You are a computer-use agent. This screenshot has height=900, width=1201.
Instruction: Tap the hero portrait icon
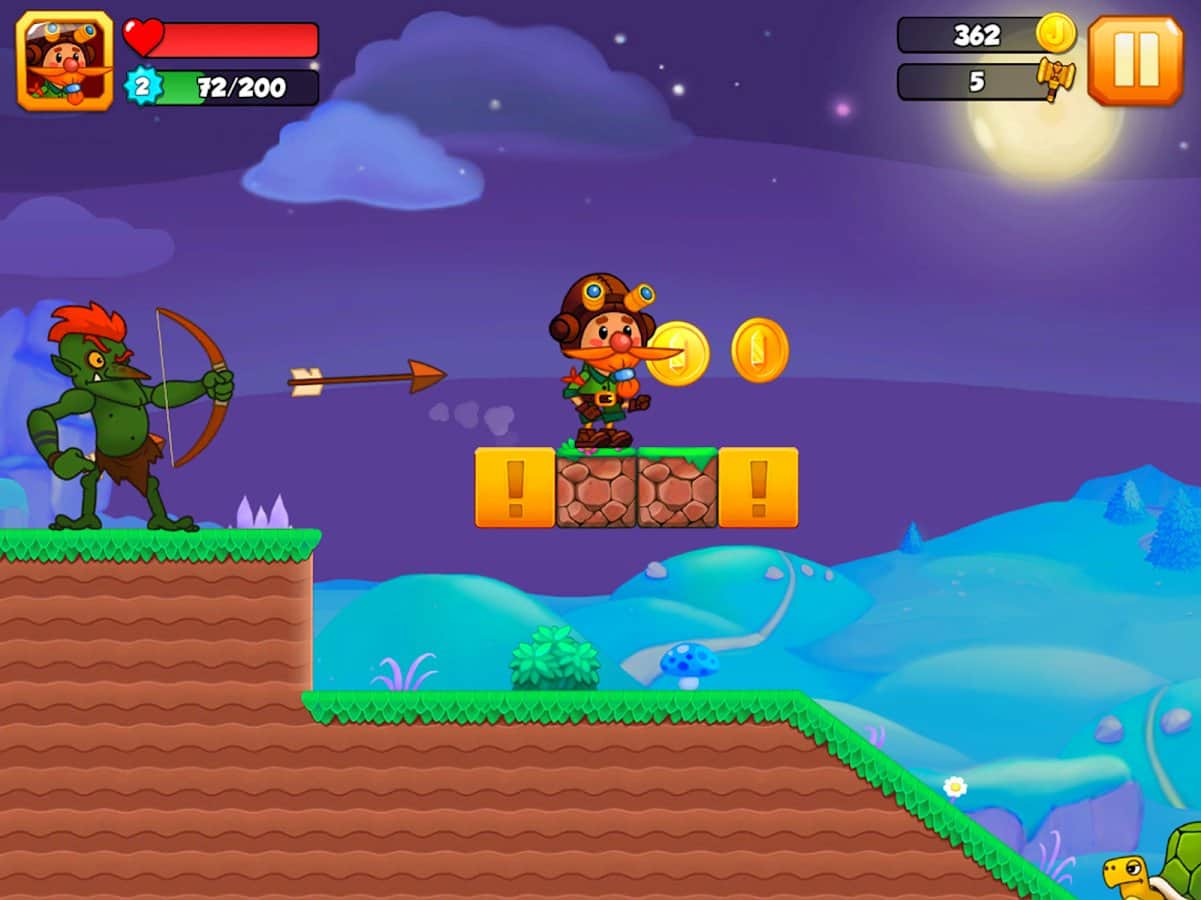point(65,60)
